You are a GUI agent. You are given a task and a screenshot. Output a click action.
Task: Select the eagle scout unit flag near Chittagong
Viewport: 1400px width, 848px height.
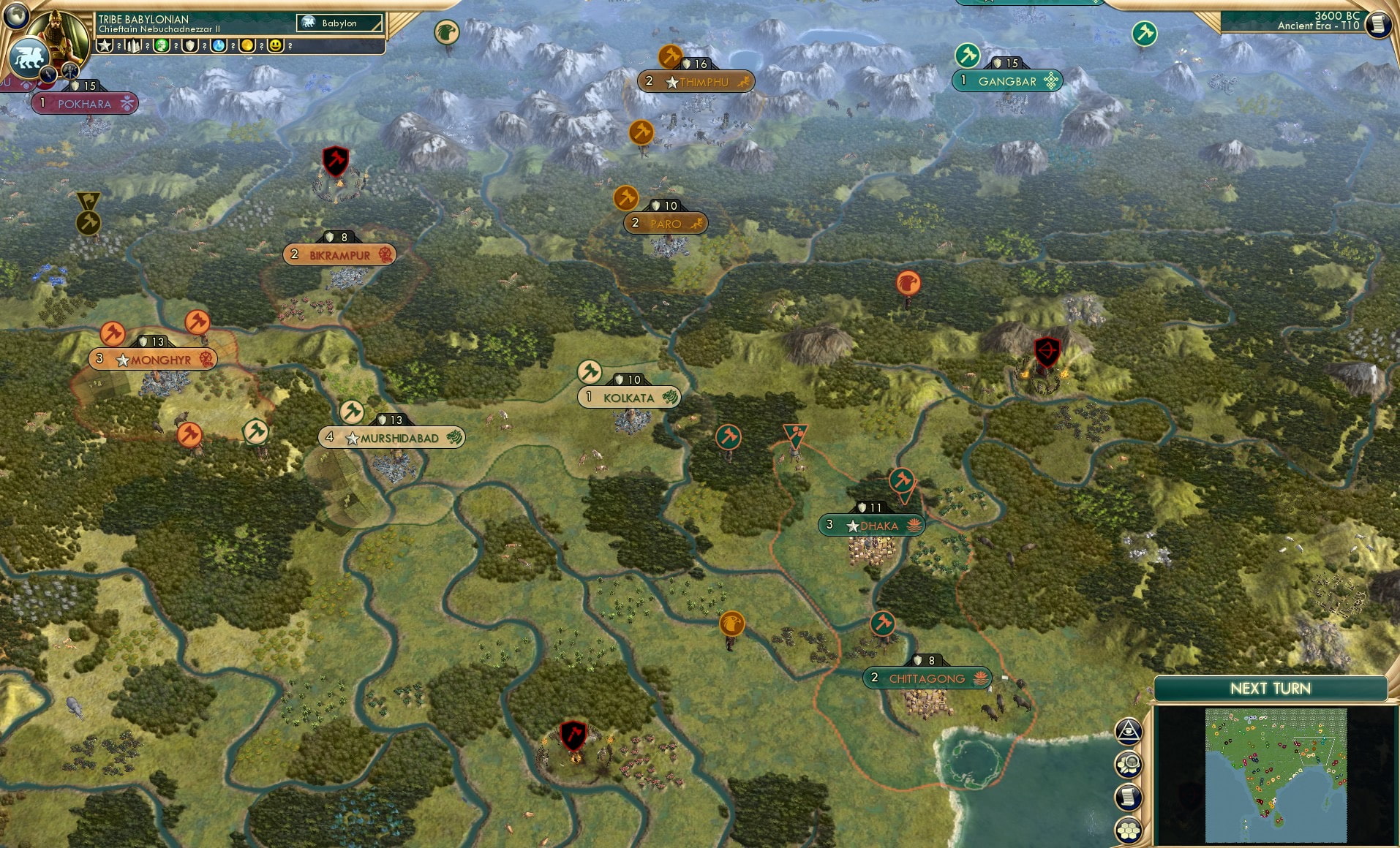tap(734, 624)
